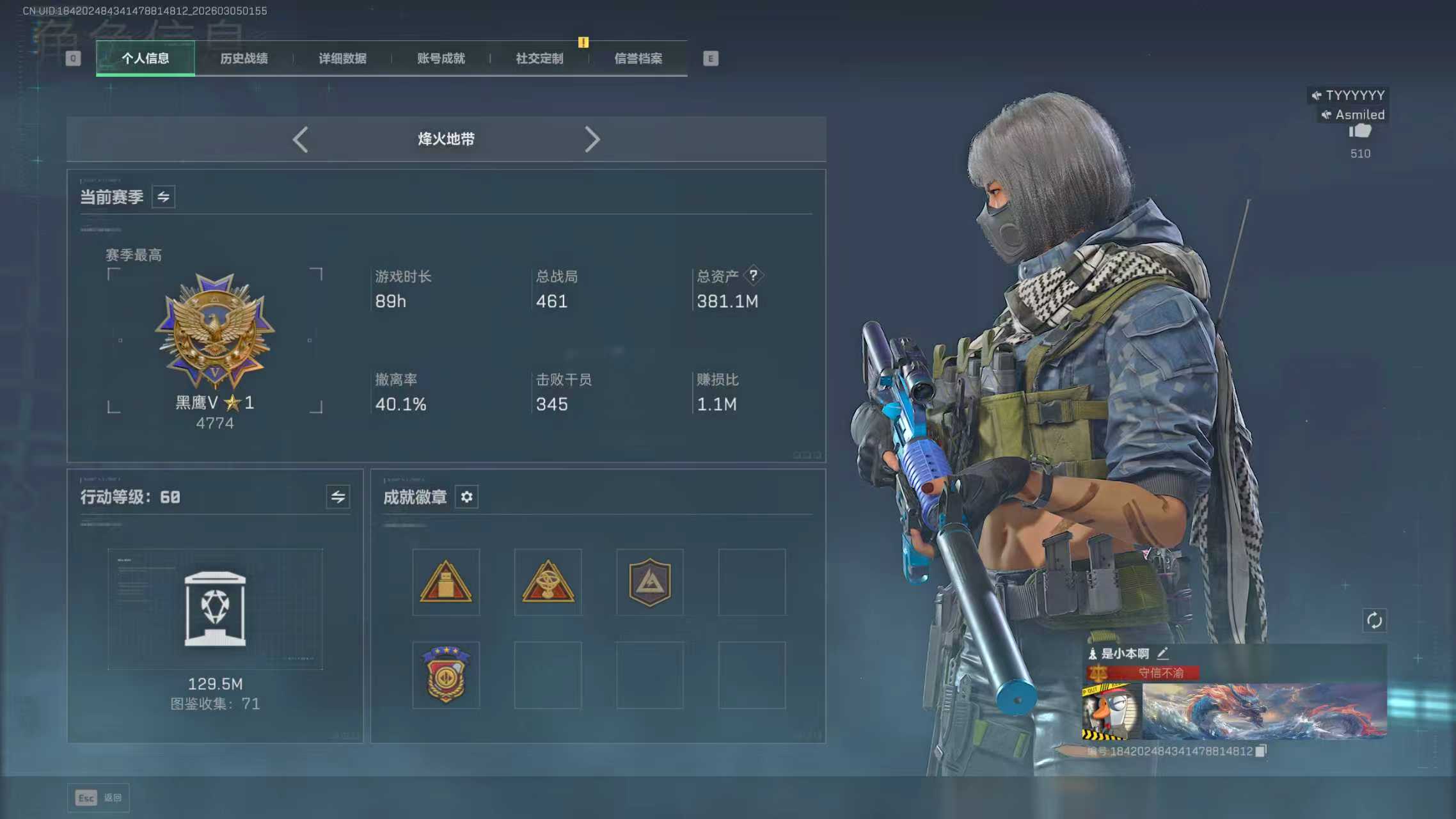
Task: Open the 总资产 help question mark
Action: (x=755, y=275)
